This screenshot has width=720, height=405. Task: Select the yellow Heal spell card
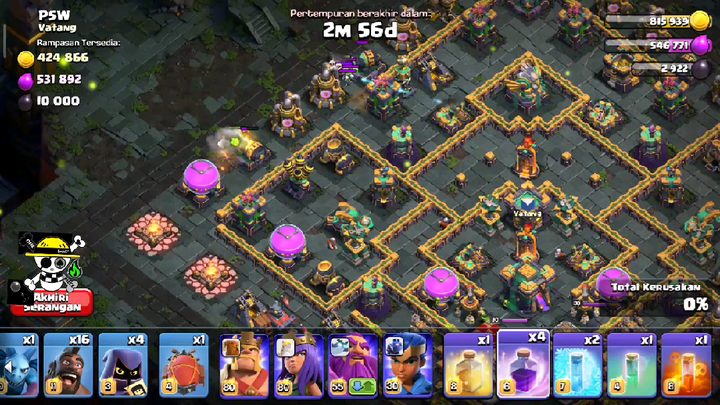pos(467,367)
